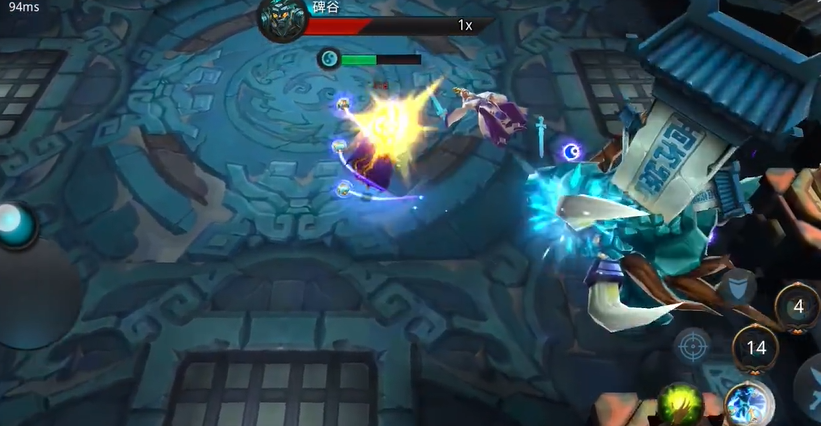Activate the skill on 14-second cooldown
Viewport: 821px width, 426px height.
[756, 348]
